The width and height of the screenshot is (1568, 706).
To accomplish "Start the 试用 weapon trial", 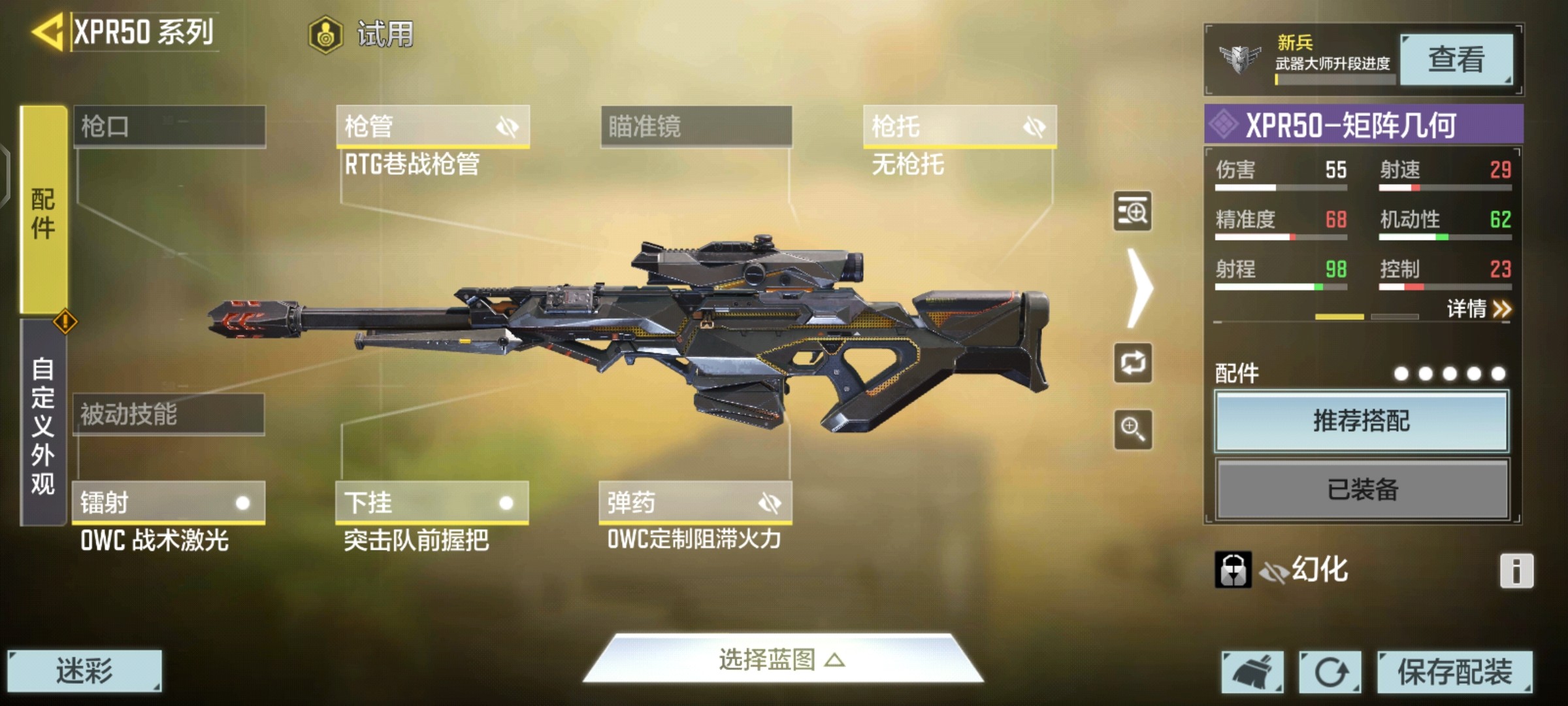I will [363, 34].
